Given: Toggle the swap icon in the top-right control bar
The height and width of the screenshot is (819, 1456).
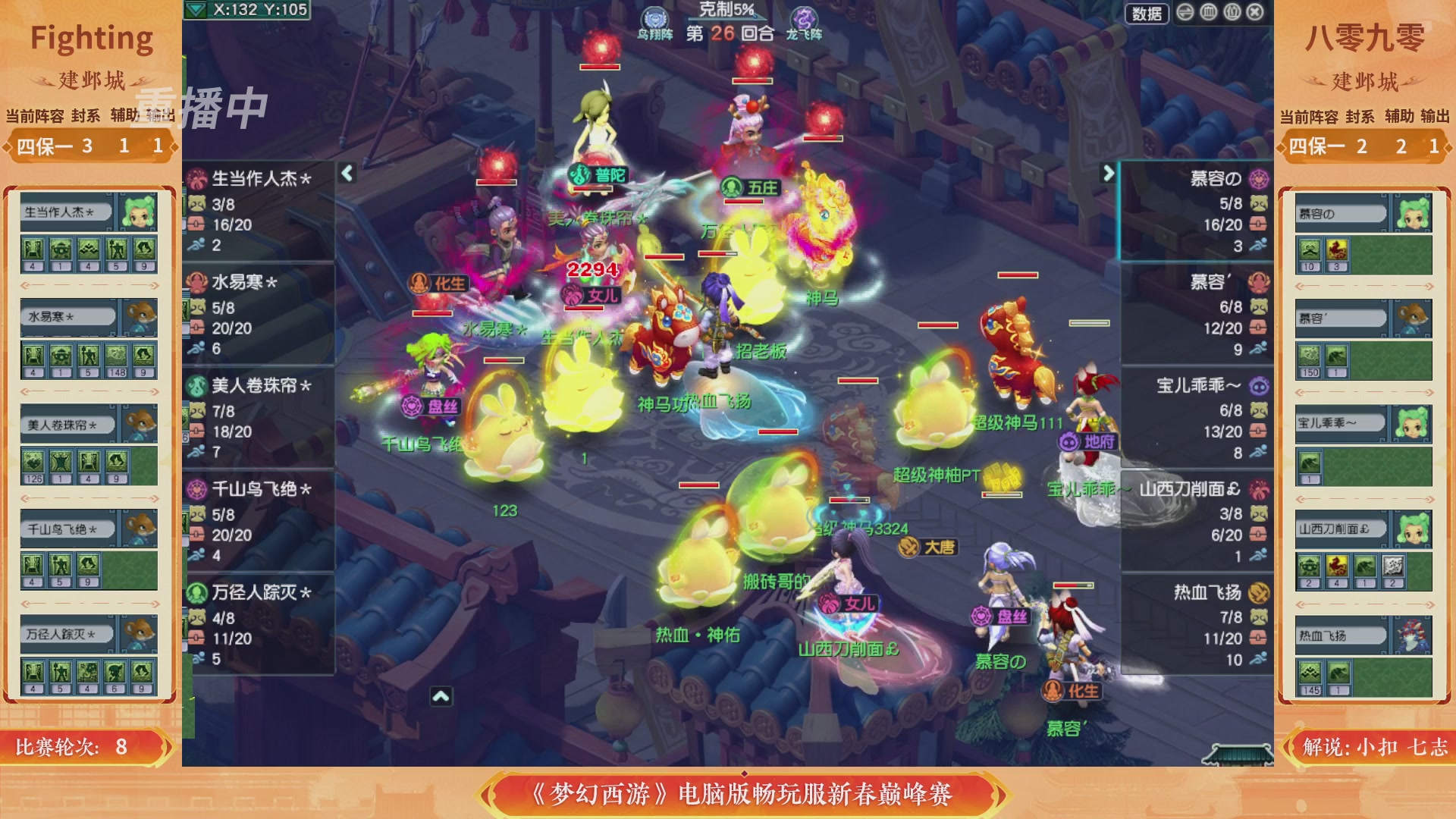Looking at the screenshot, I should 1185,12.
